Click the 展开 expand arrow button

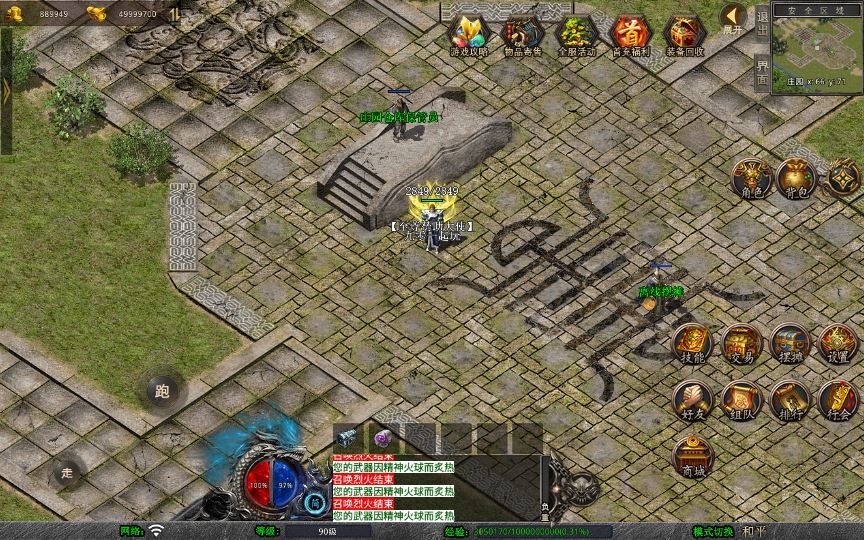[x=734, y=18]
